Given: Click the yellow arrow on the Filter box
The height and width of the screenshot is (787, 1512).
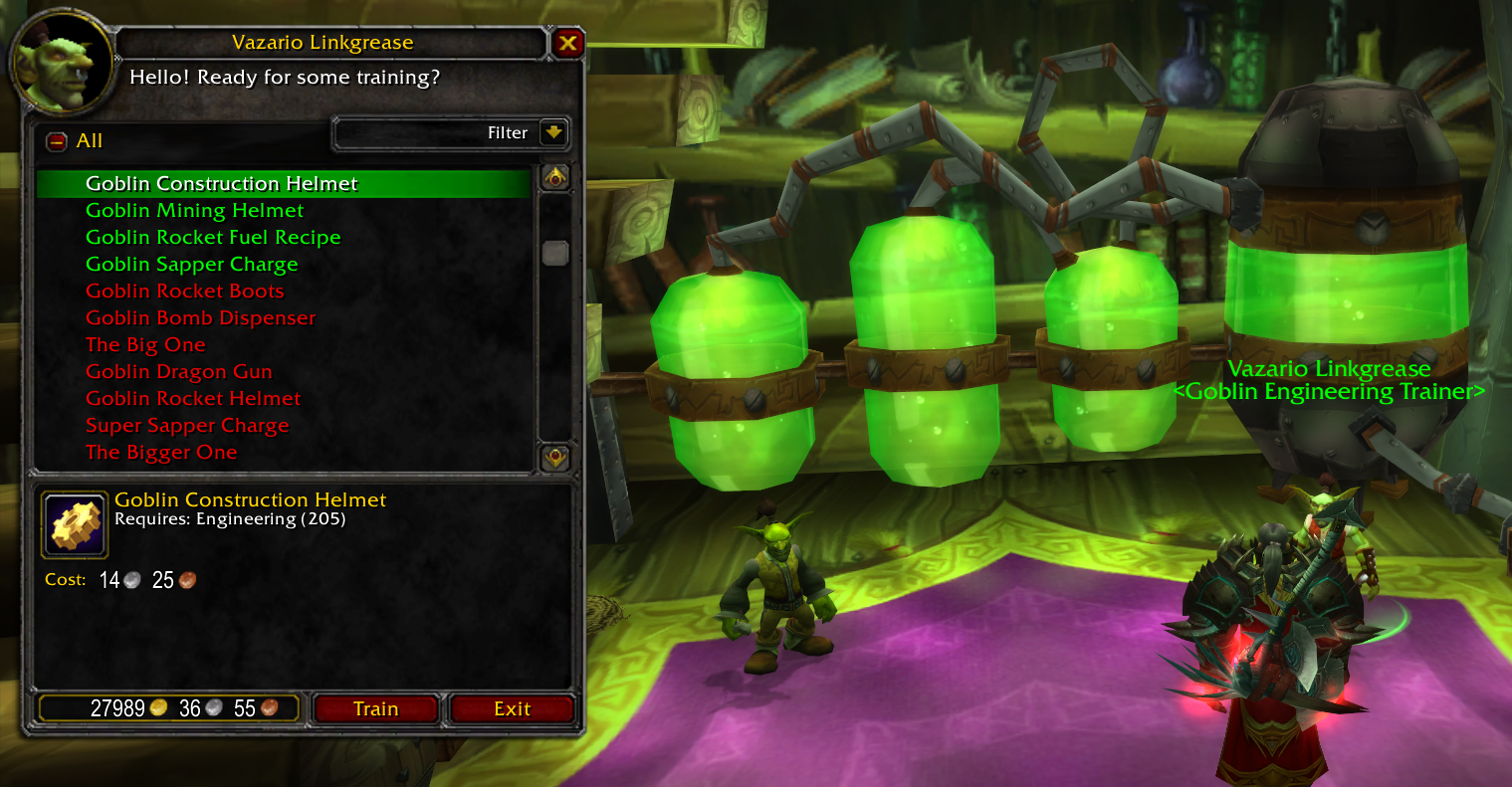Looking at the screenshot, I should (554, 132).
